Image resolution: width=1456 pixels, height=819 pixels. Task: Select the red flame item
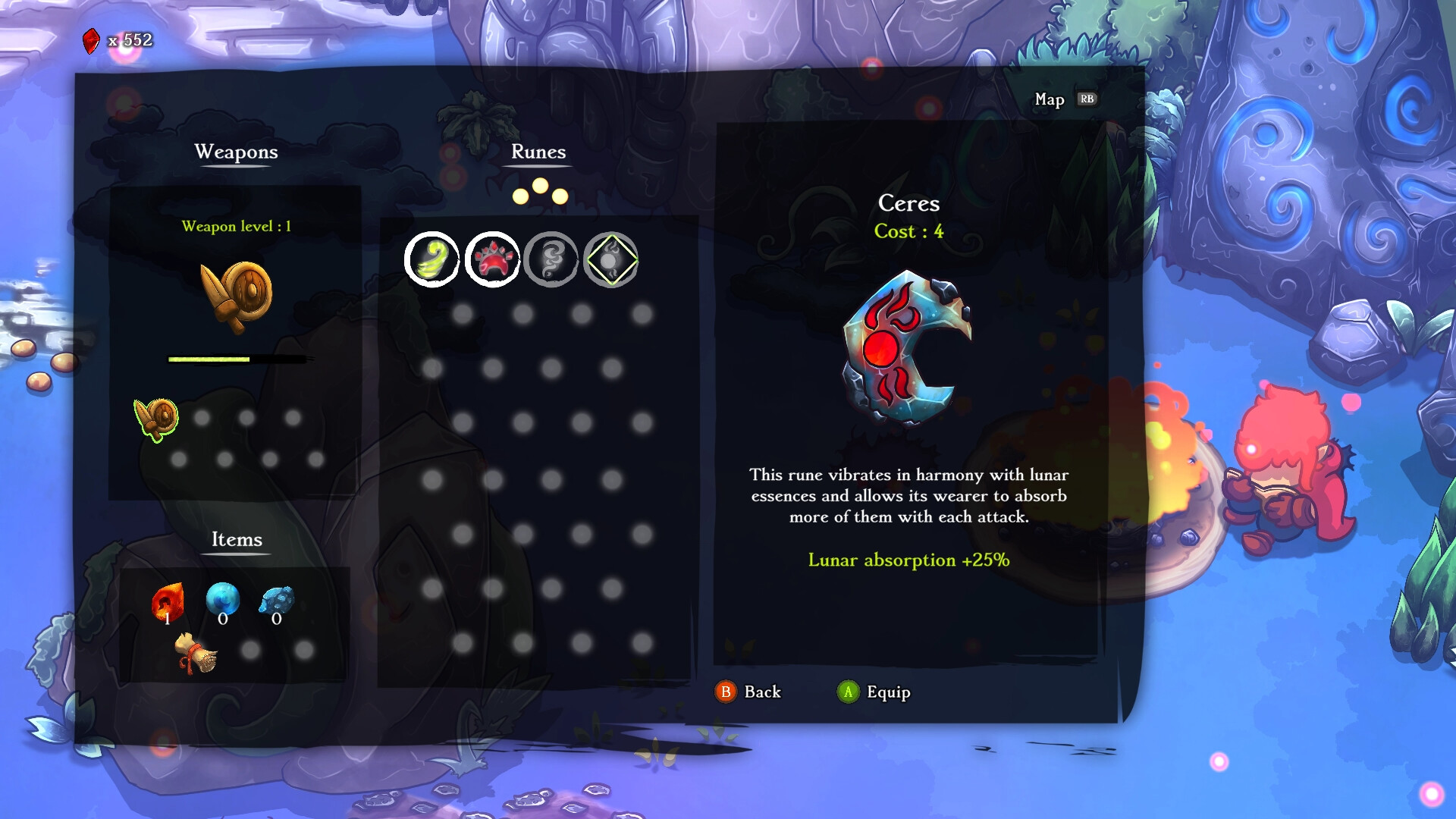pyautogui.click(x=168, y=602)
